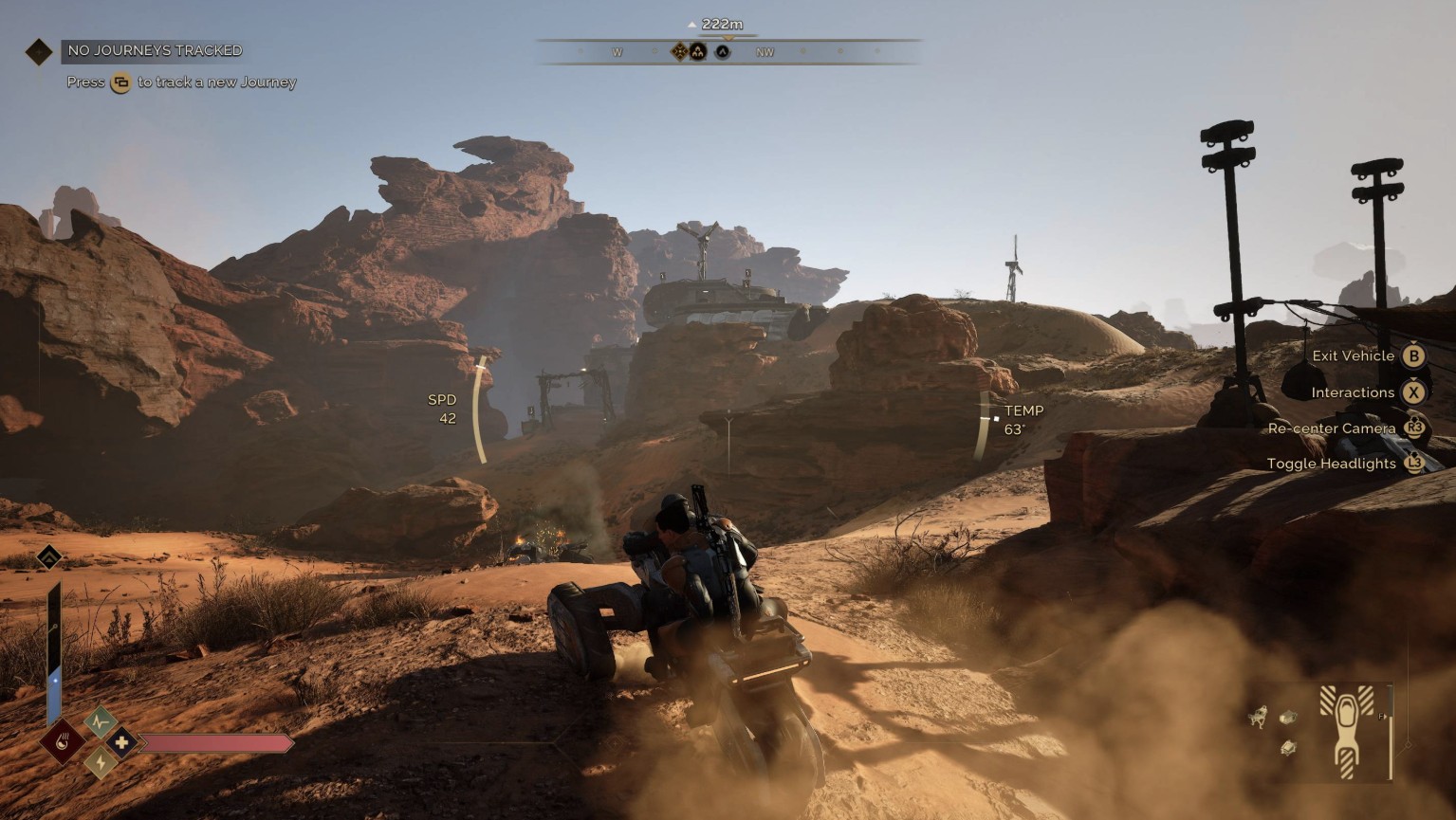
Task: Click the Re-center Camera R3 control
Action: (1414, 428)
